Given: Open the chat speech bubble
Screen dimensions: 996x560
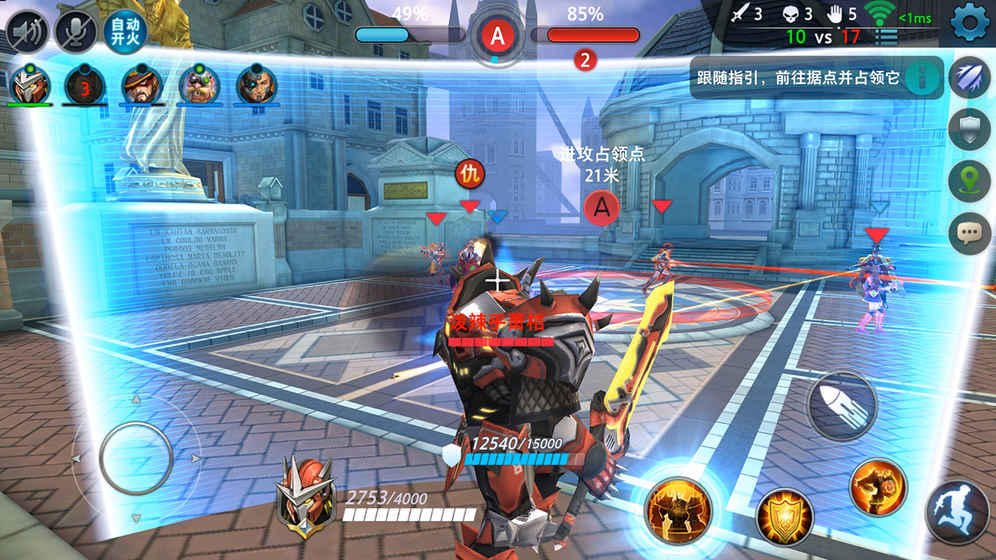Looking at the screenshot, I should click(969, 233).
